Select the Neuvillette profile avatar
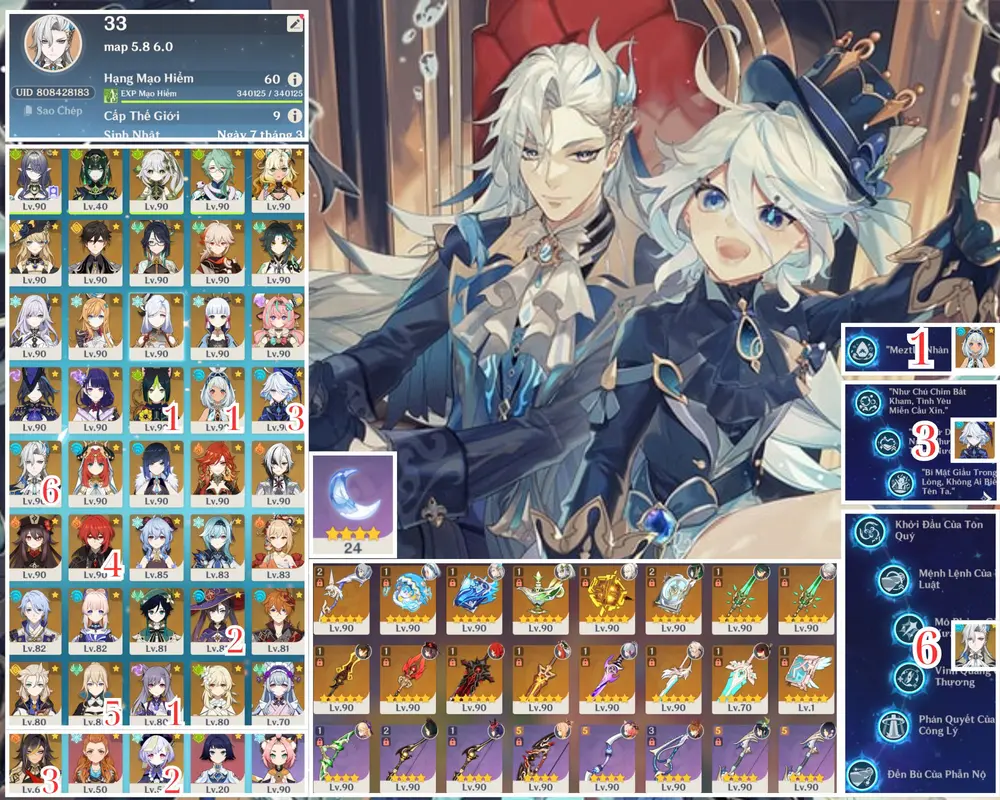 [55, 48]
